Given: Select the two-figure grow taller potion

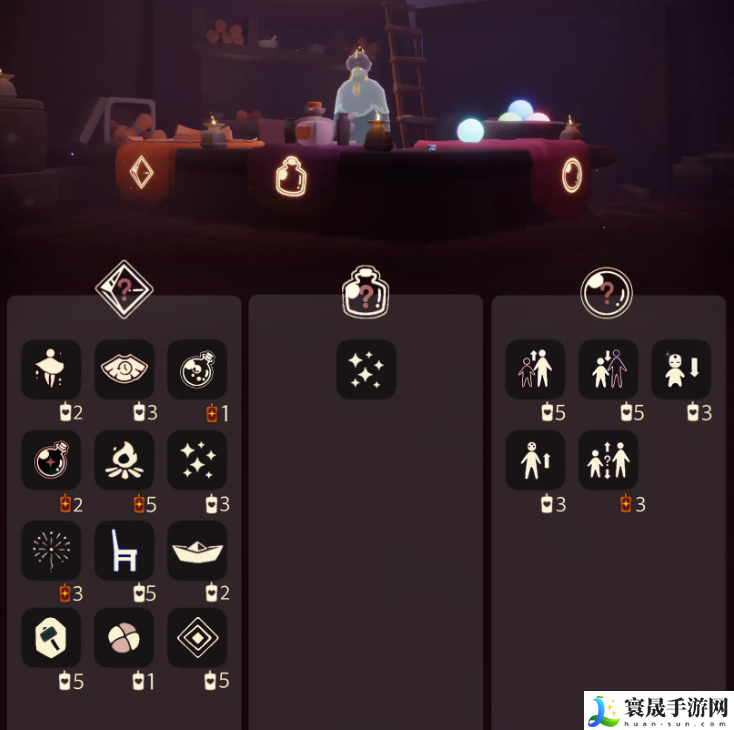Looking at the screenshot, I should (535, 369).
